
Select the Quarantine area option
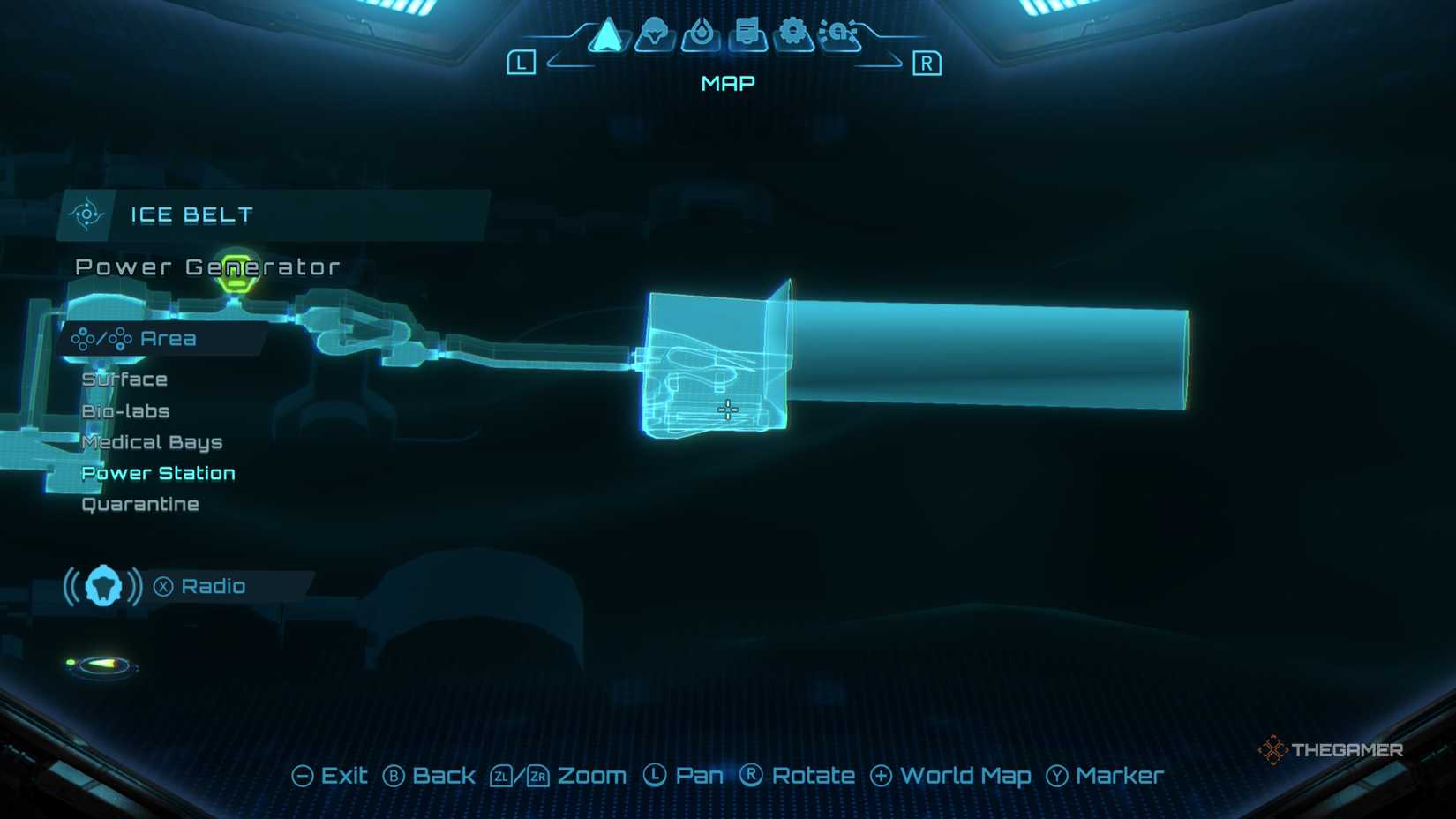tap(140, 503)
